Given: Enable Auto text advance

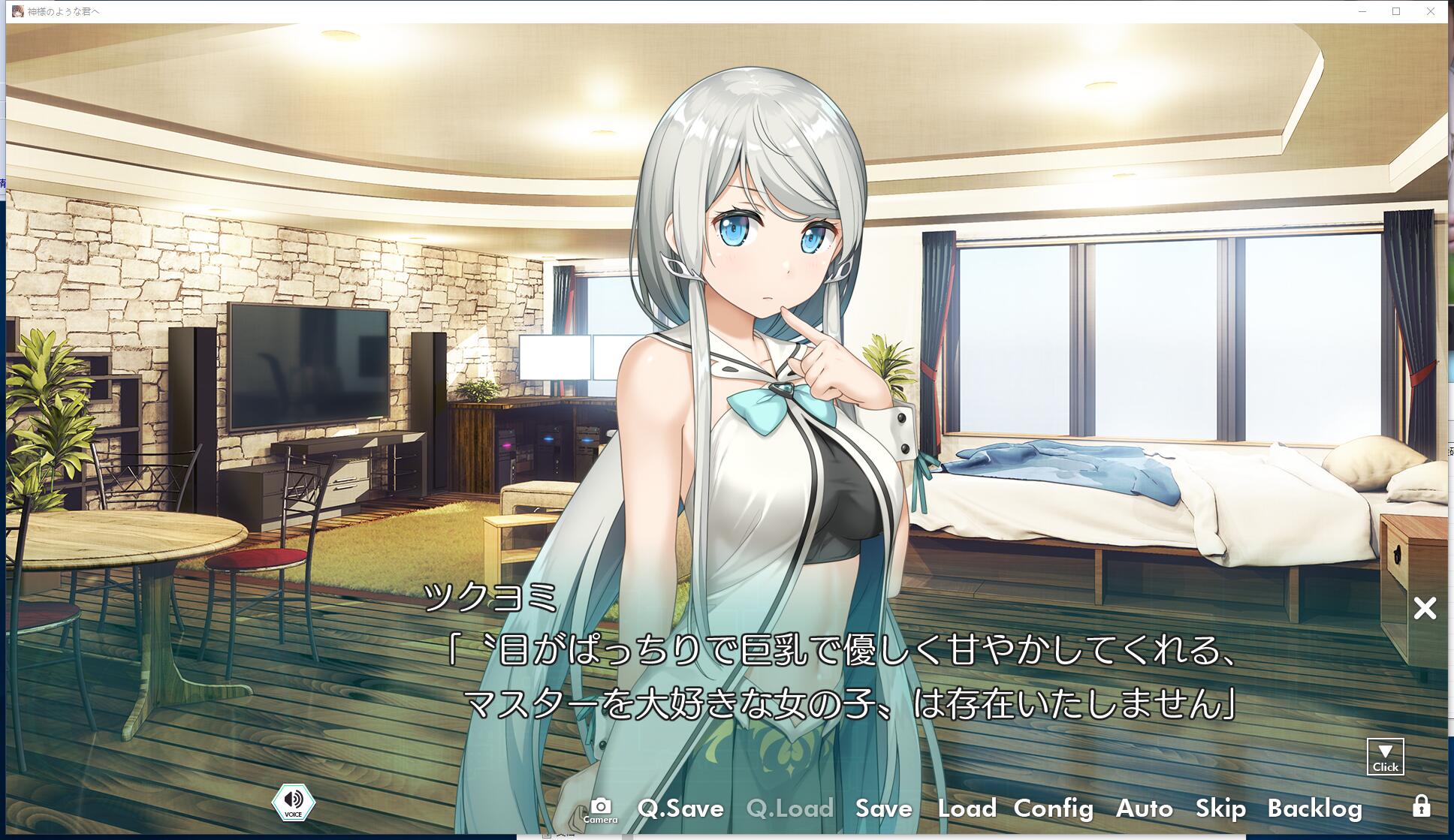Looking at the screenshot, I should click(x=1144, y=808).
